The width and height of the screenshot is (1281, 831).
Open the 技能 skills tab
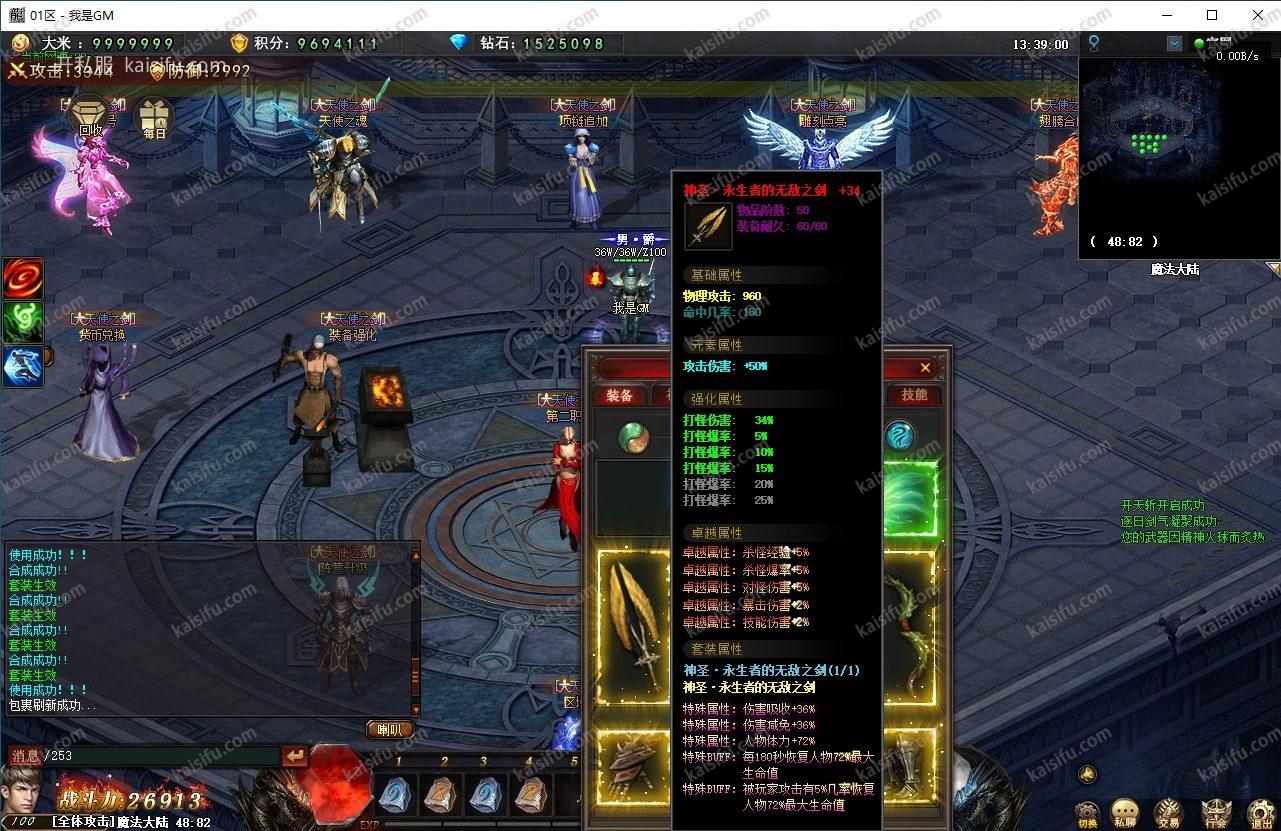[x=914, y=395]
